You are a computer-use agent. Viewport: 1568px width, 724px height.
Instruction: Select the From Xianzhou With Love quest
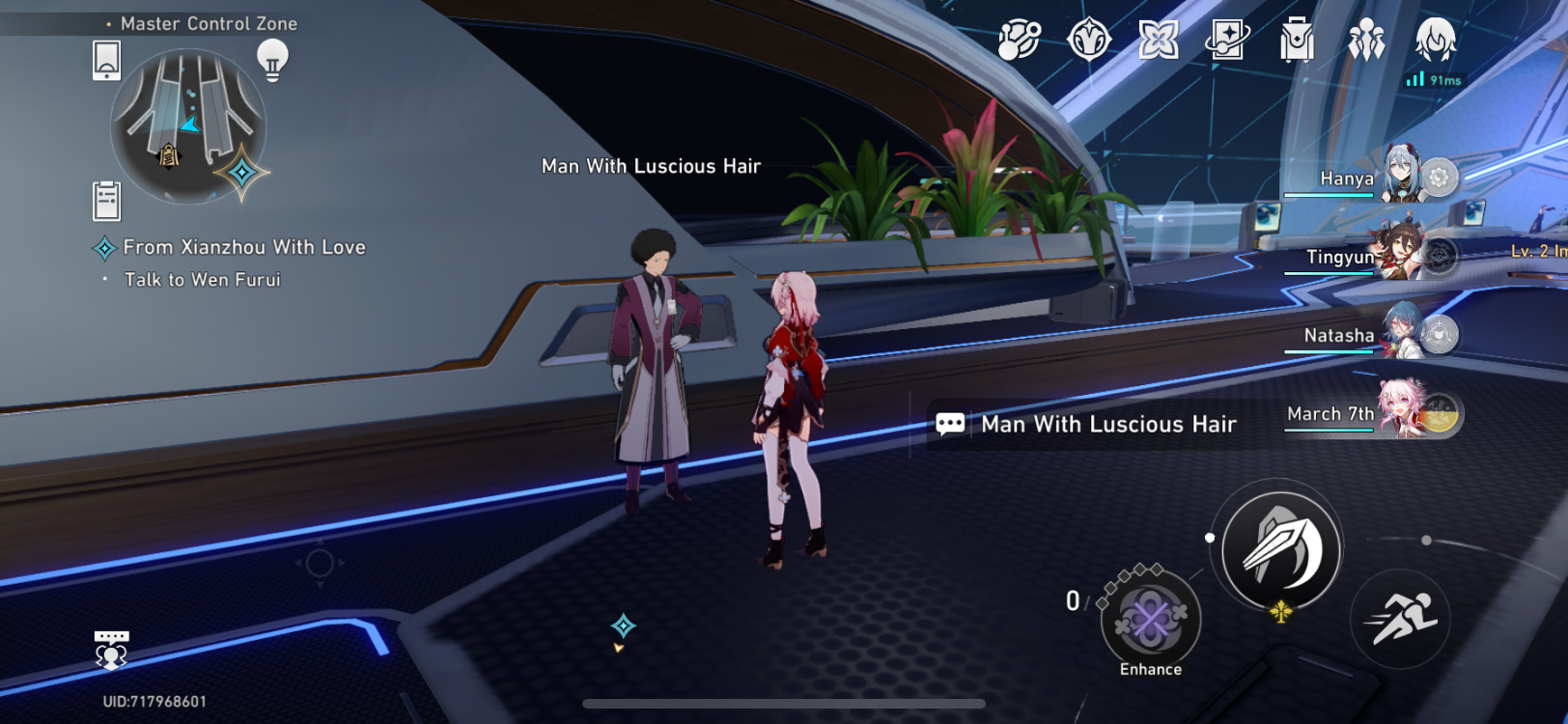[243, 247]
